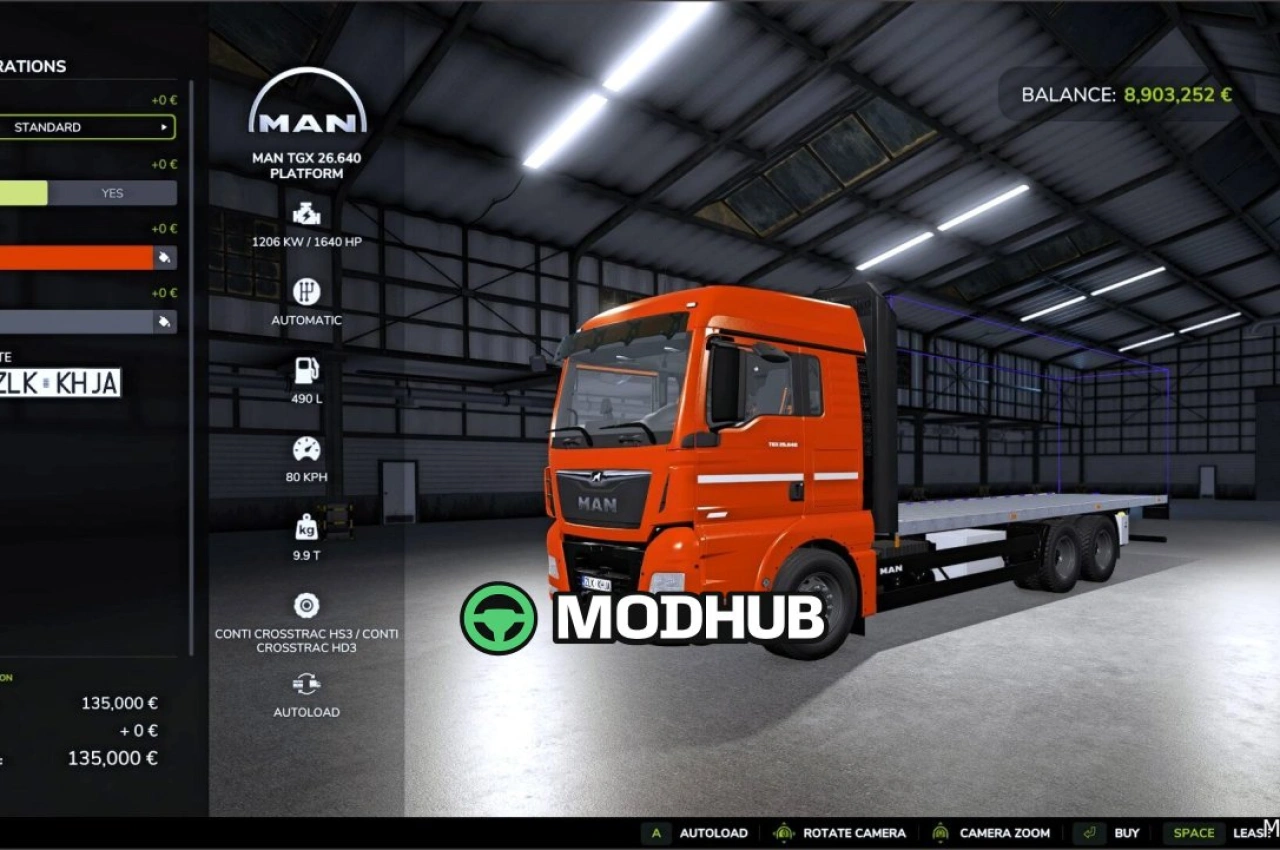Open the color picker next to orange bar

point(166,257)
